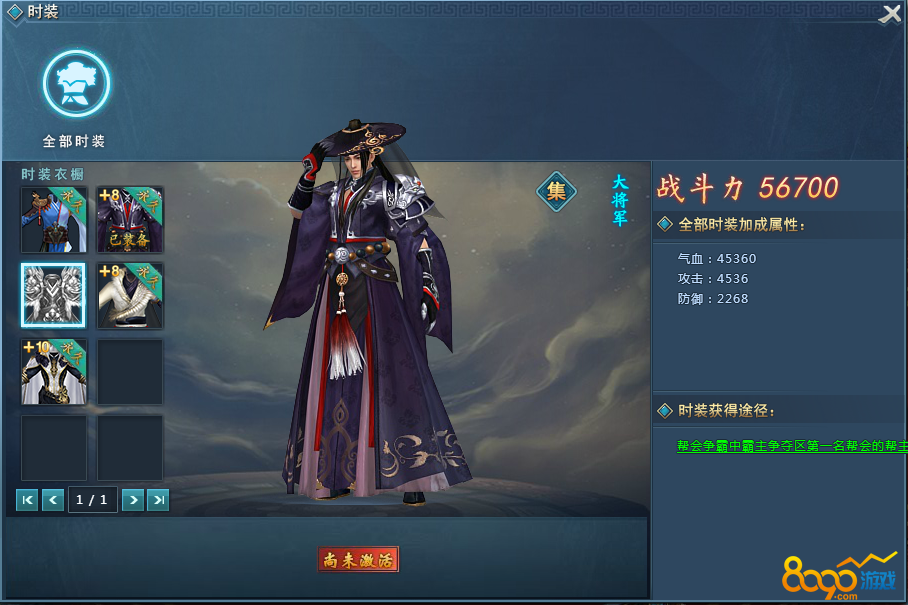The height and width of the screenshot is (605, 908).
Task: Follow the green costume source link
Action: tap(791, 446)
